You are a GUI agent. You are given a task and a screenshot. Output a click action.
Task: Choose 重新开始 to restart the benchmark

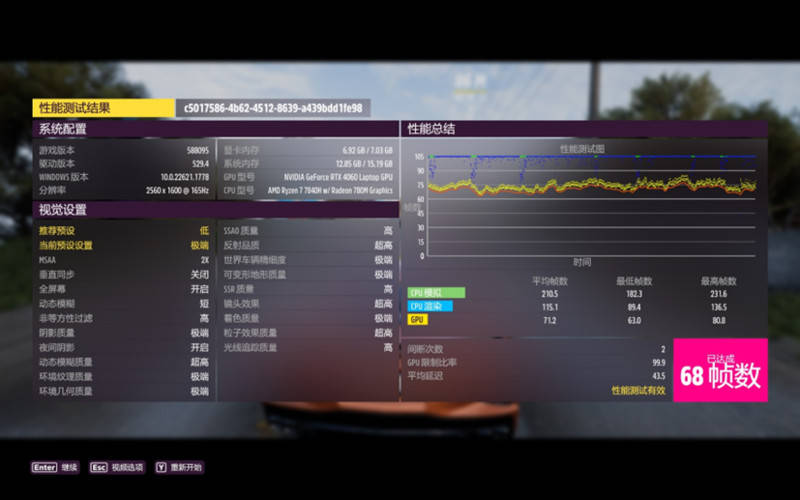(x=179, y=467)
